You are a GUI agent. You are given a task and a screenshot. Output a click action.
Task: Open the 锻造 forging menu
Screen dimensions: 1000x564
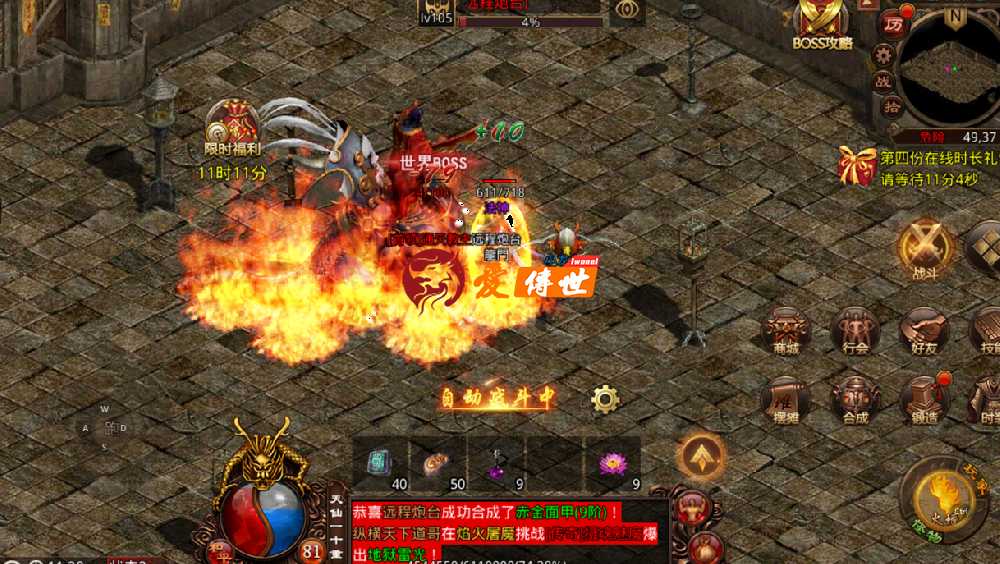[923, 399]
